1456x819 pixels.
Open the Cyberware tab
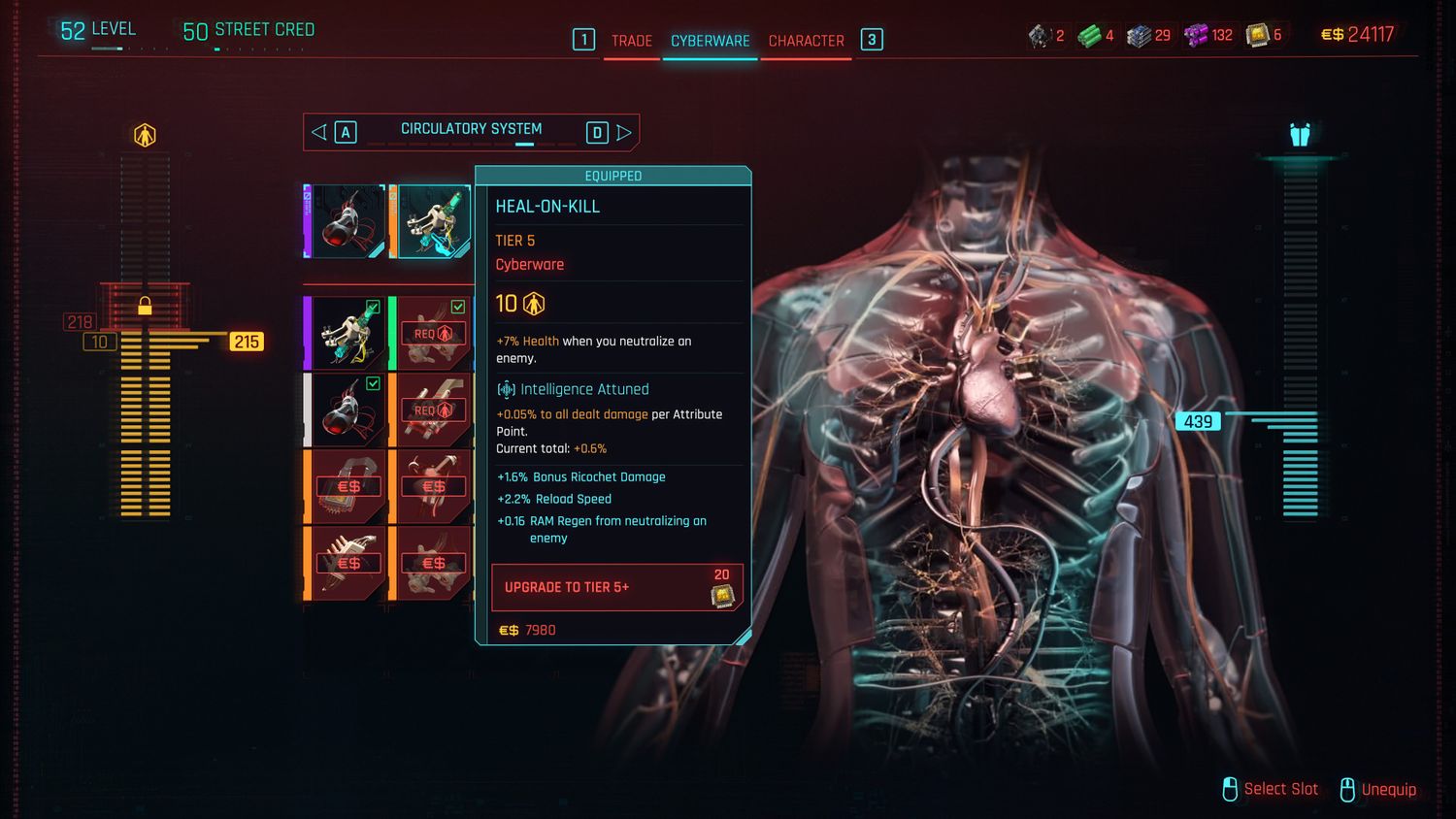pyautogui.click(x=710, y=41)
